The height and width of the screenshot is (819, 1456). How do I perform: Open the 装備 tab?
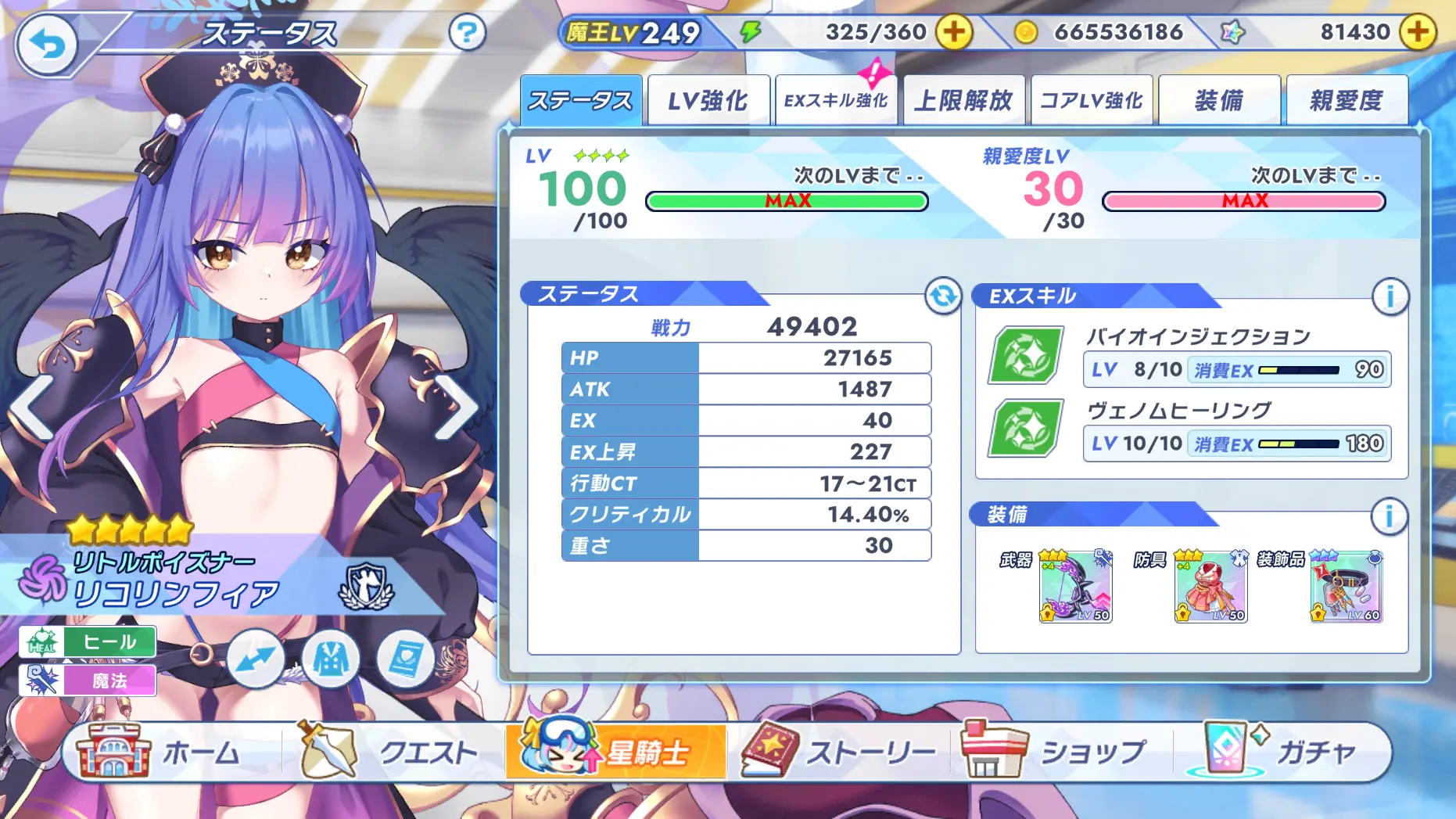(1219, 101)
